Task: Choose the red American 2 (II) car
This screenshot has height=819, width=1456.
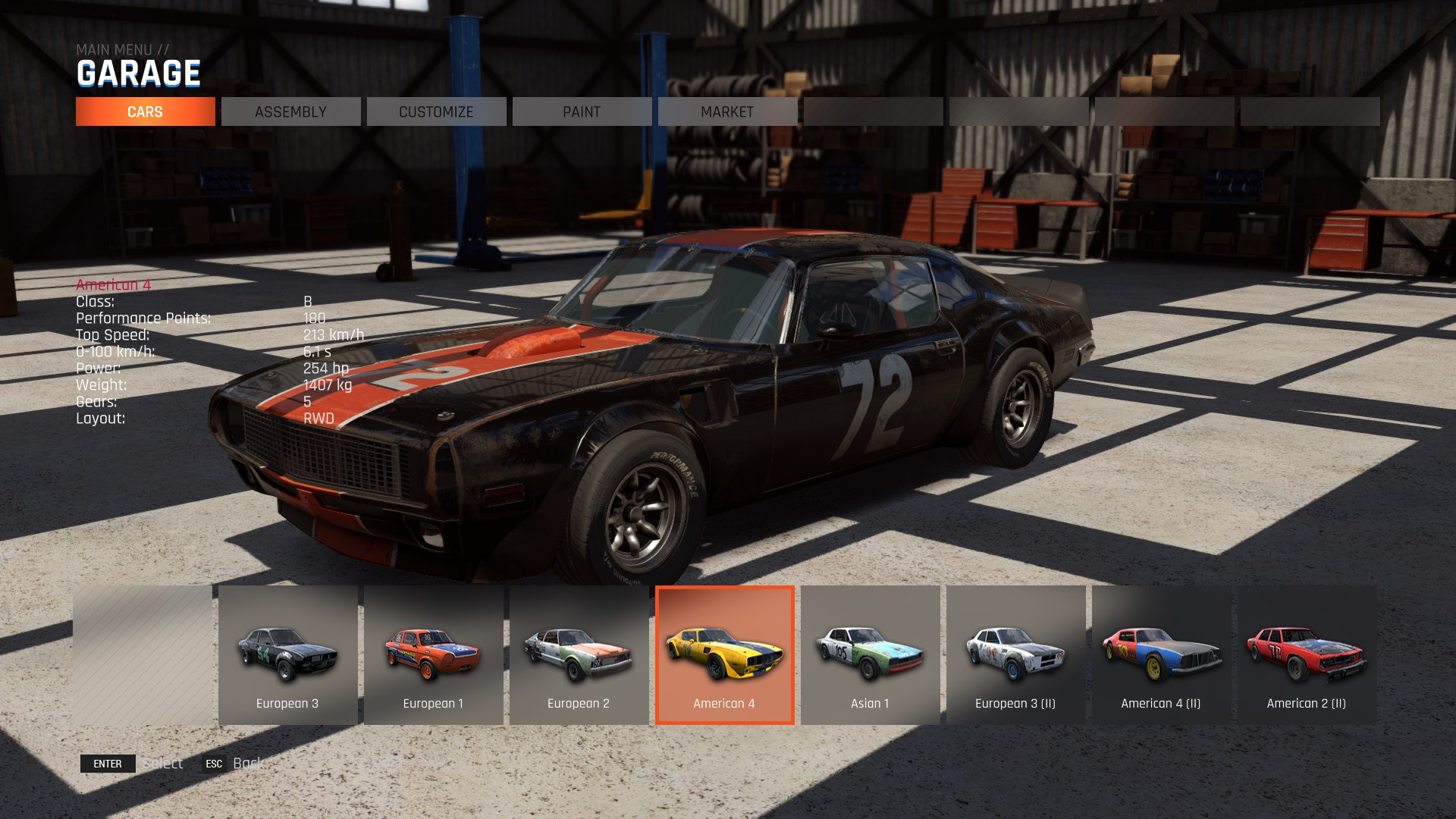Action: 1307,655
